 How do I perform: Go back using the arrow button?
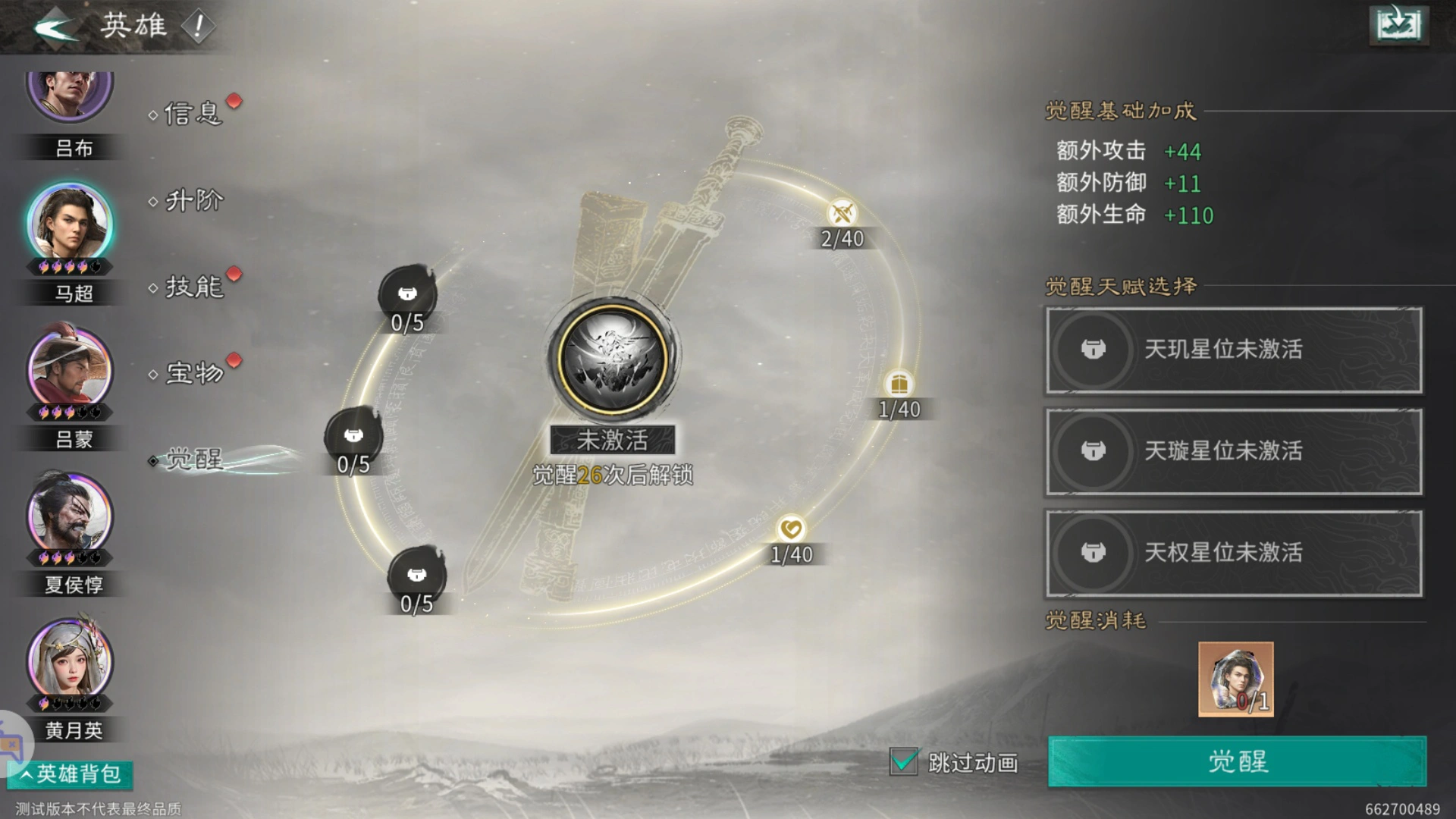55,27
